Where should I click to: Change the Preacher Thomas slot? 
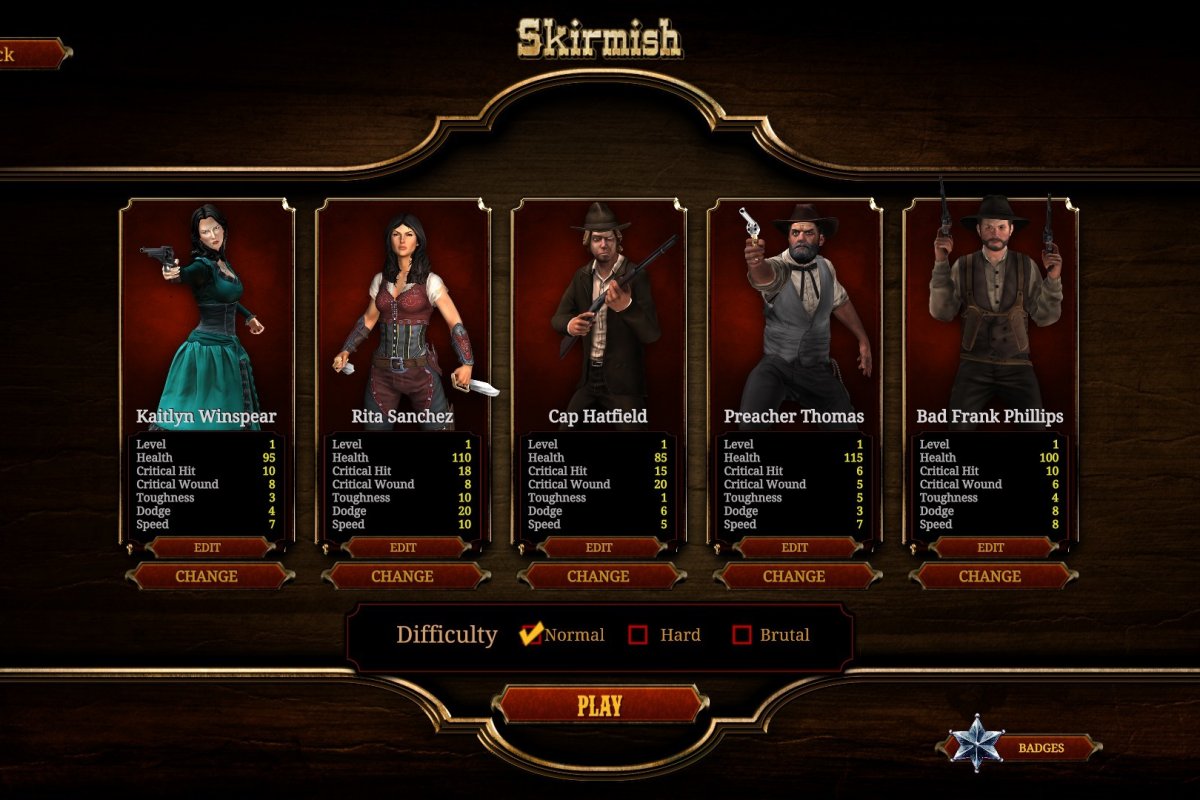pos(795,576)
